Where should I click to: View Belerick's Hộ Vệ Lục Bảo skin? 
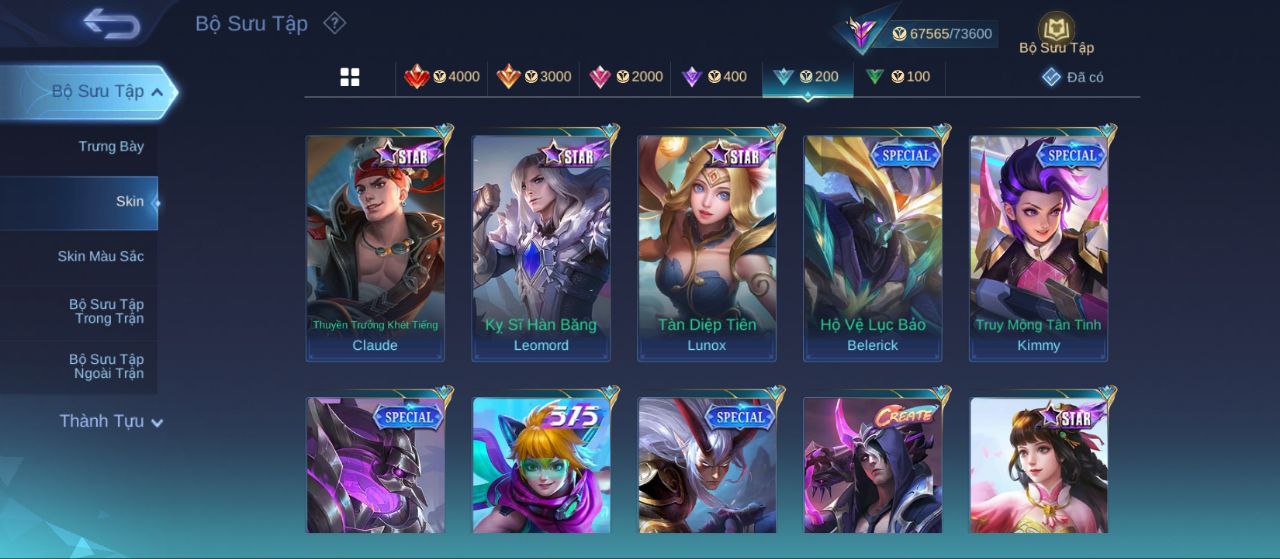click(873, 247)
